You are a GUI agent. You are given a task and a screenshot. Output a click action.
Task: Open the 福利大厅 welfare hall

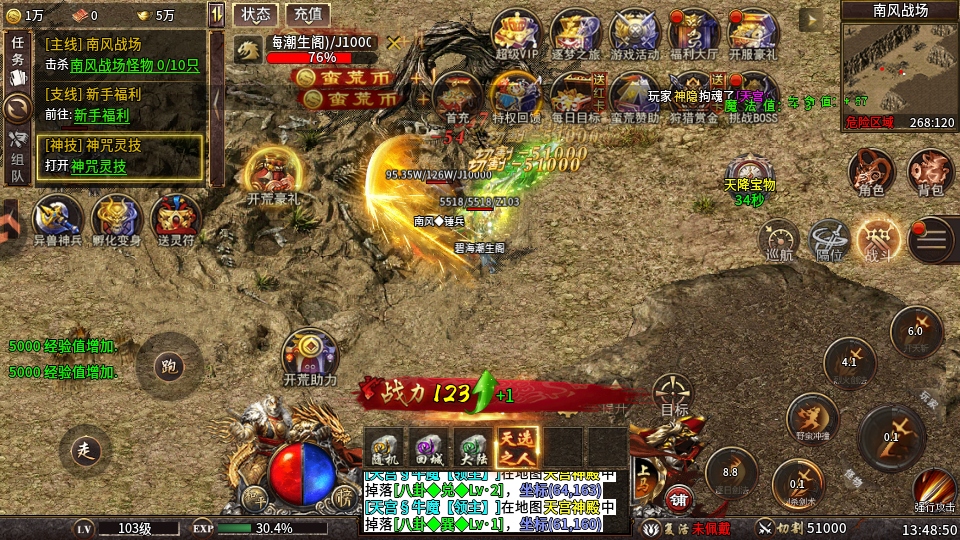[x=693, y=34]
